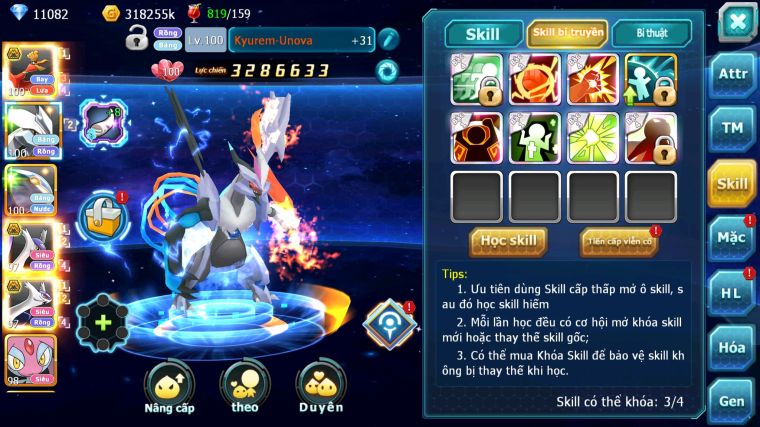
Task: Open the Gen side tab
Action: pos(733,400)
